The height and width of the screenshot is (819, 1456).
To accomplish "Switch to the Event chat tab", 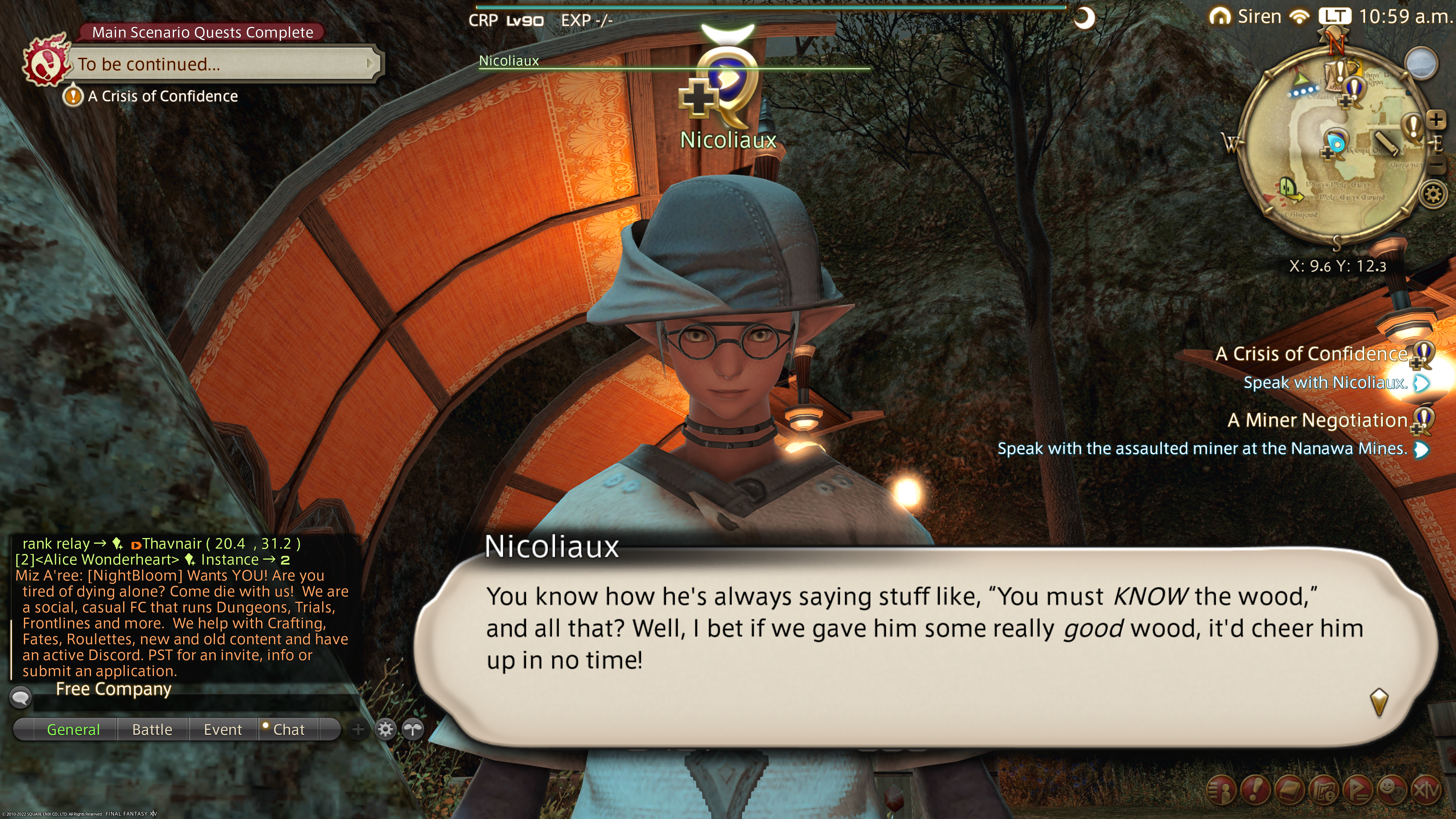I will pyautogui.click(x=223, y=729).
